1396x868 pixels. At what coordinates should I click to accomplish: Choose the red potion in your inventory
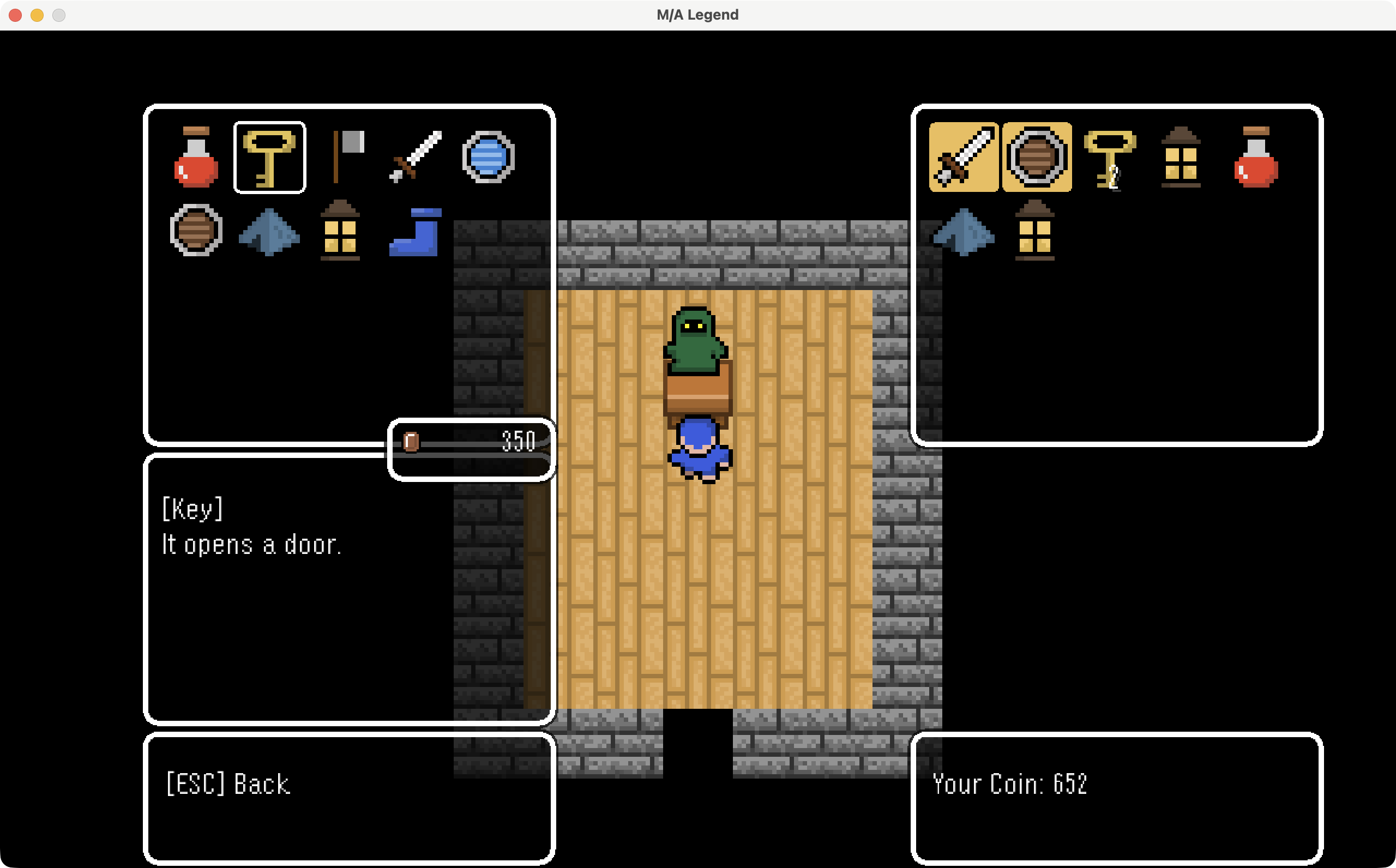(1256, 157)
